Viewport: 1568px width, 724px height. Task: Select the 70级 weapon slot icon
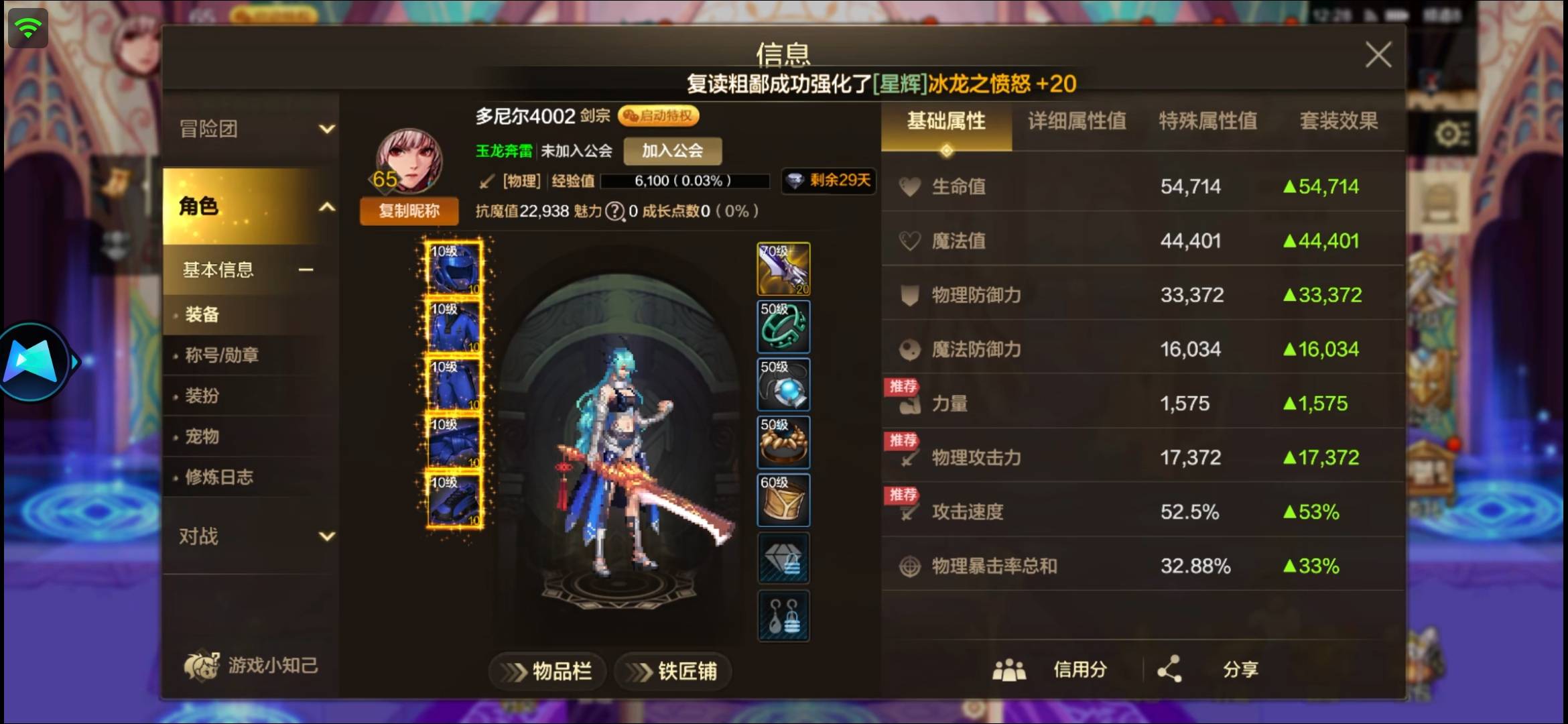(x=783, y=269)
